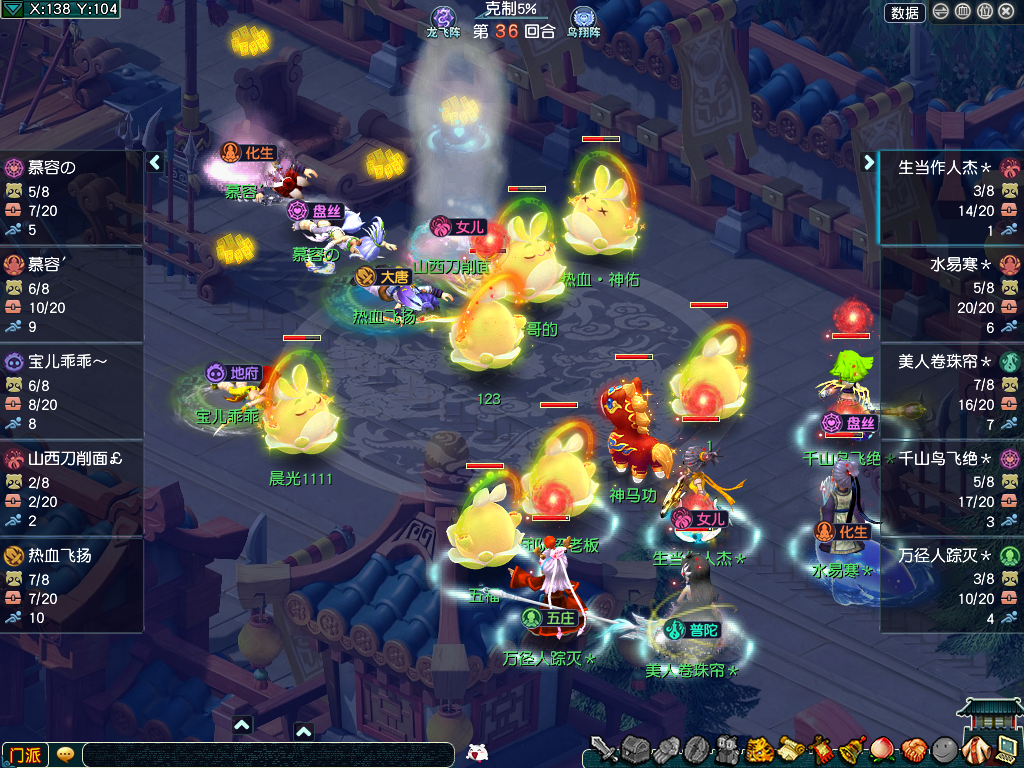Click the swap arrows button beside 数据
This screenshot has height=768, width=1024.
[x=941, y=12]
